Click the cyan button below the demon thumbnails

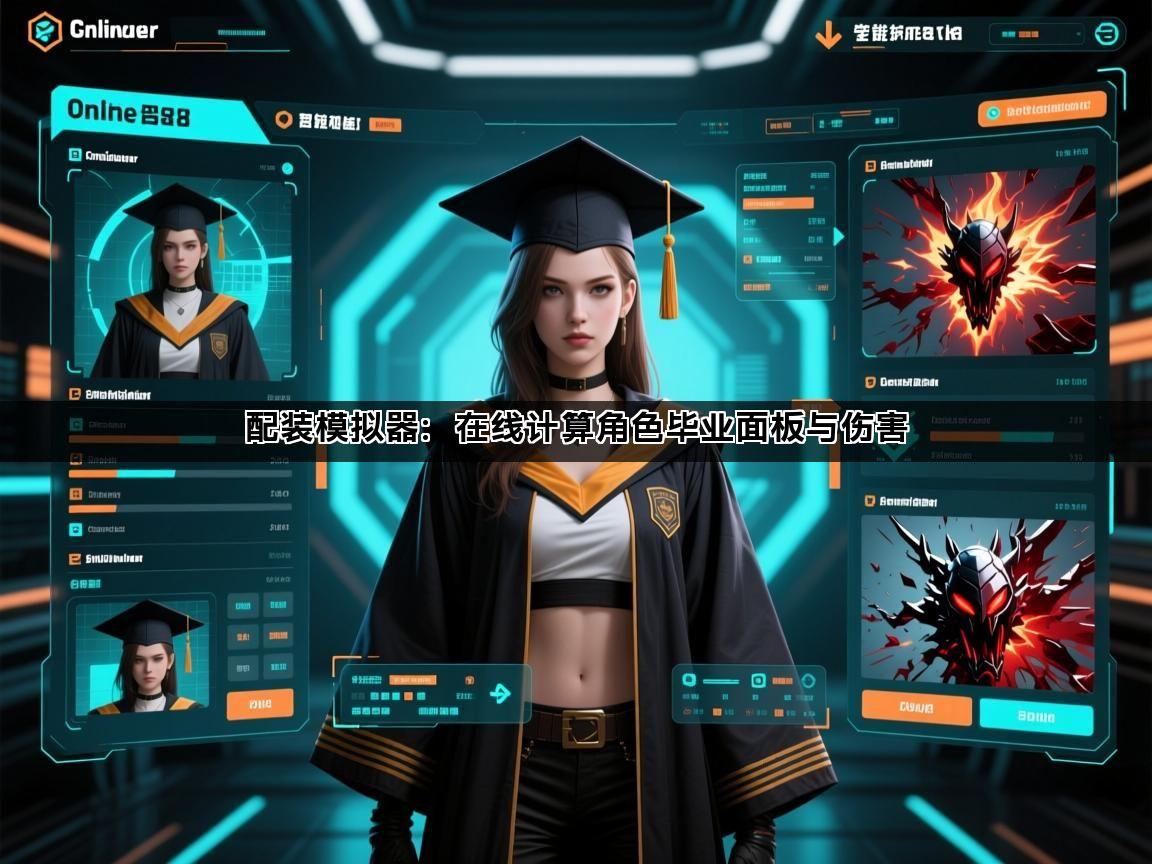coord(1036,716)
